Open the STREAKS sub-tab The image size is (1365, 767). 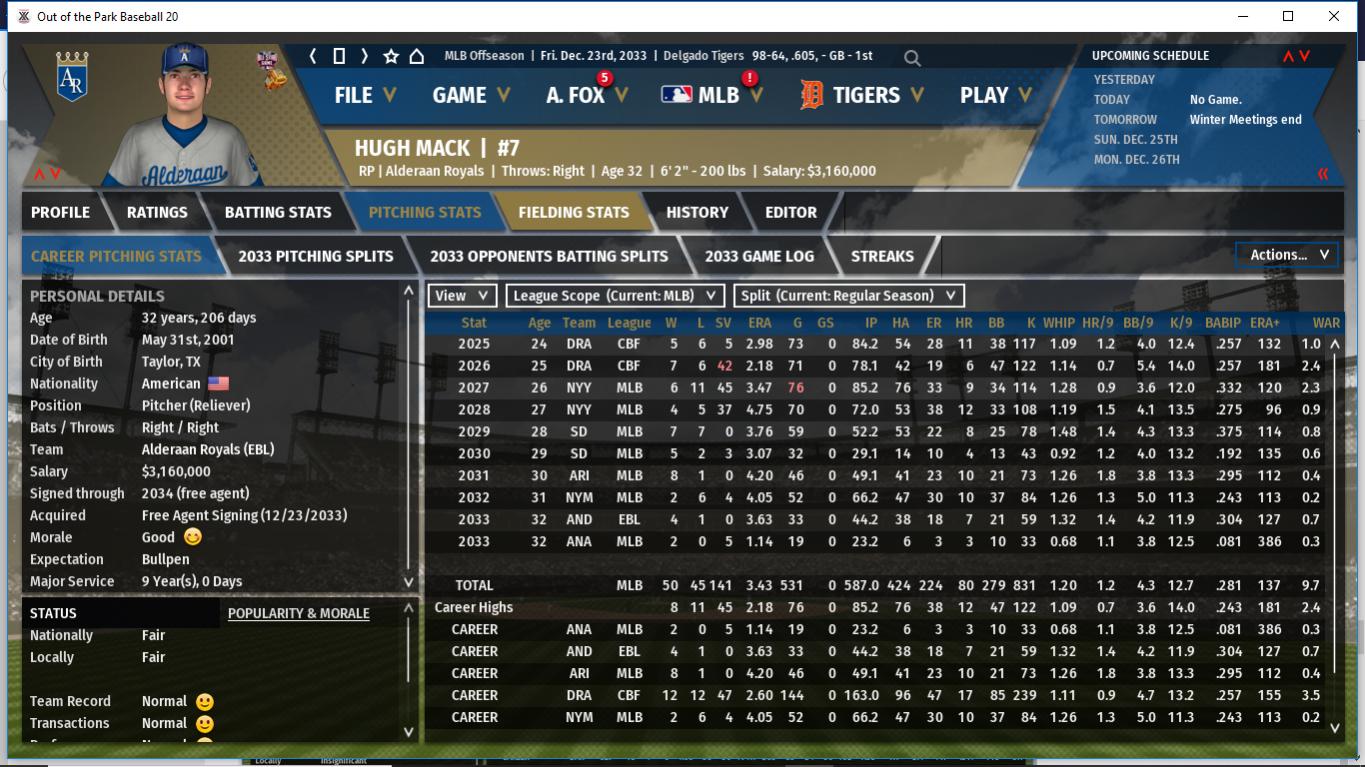[x=882, y=256]
